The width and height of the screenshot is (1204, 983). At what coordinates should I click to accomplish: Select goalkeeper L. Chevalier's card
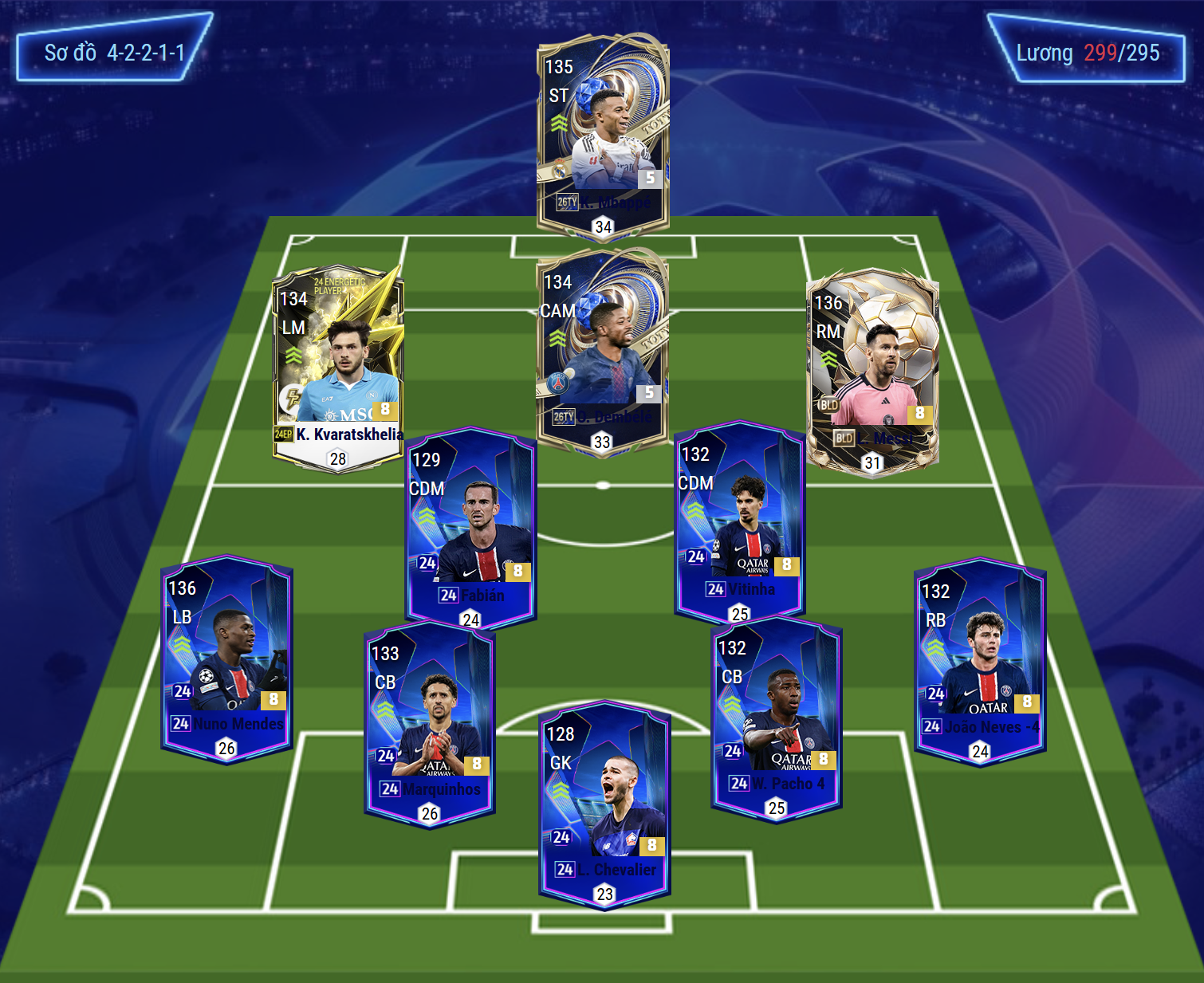click(604, 803)
